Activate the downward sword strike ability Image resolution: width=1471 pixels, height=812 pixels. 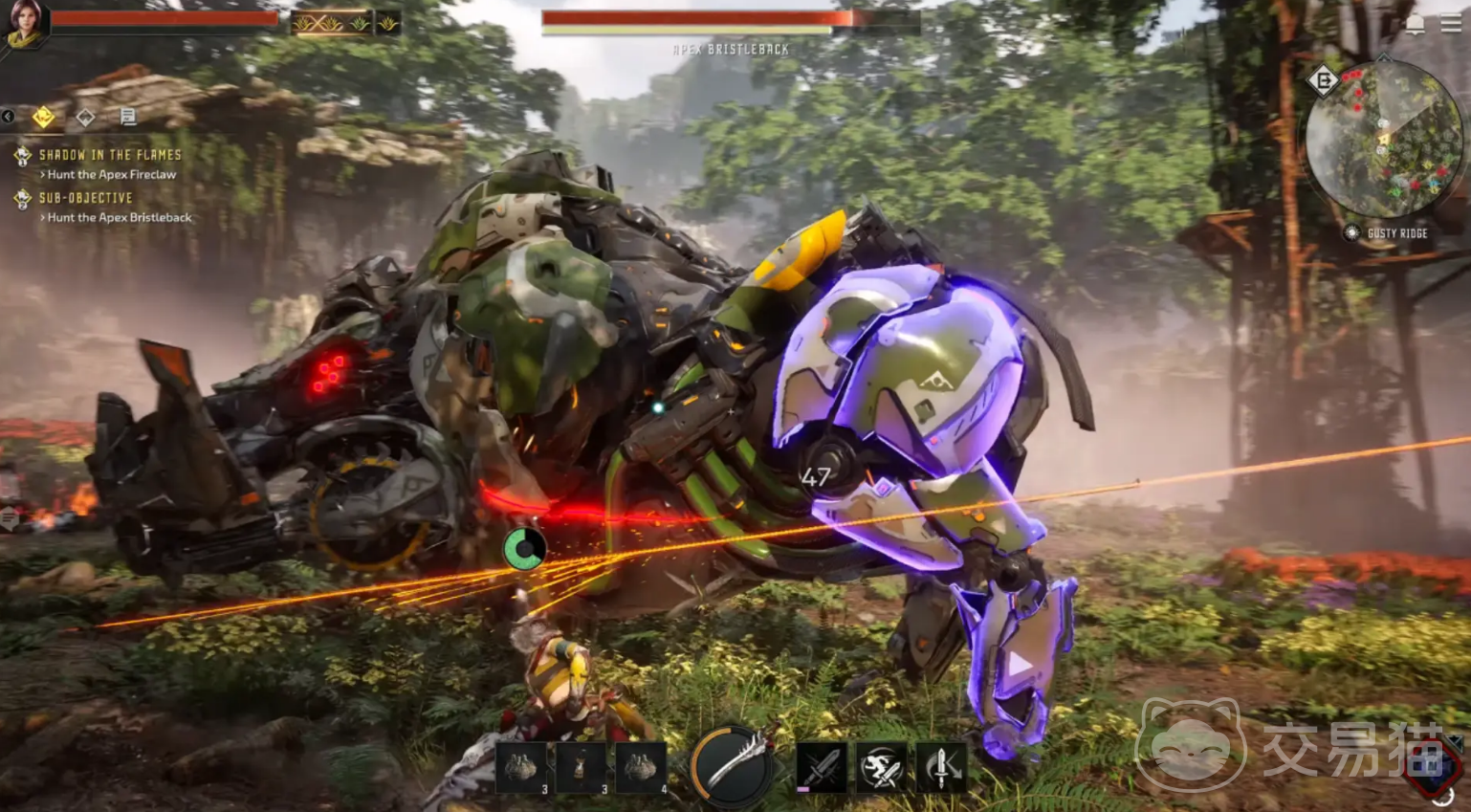[x=941, y=766]
